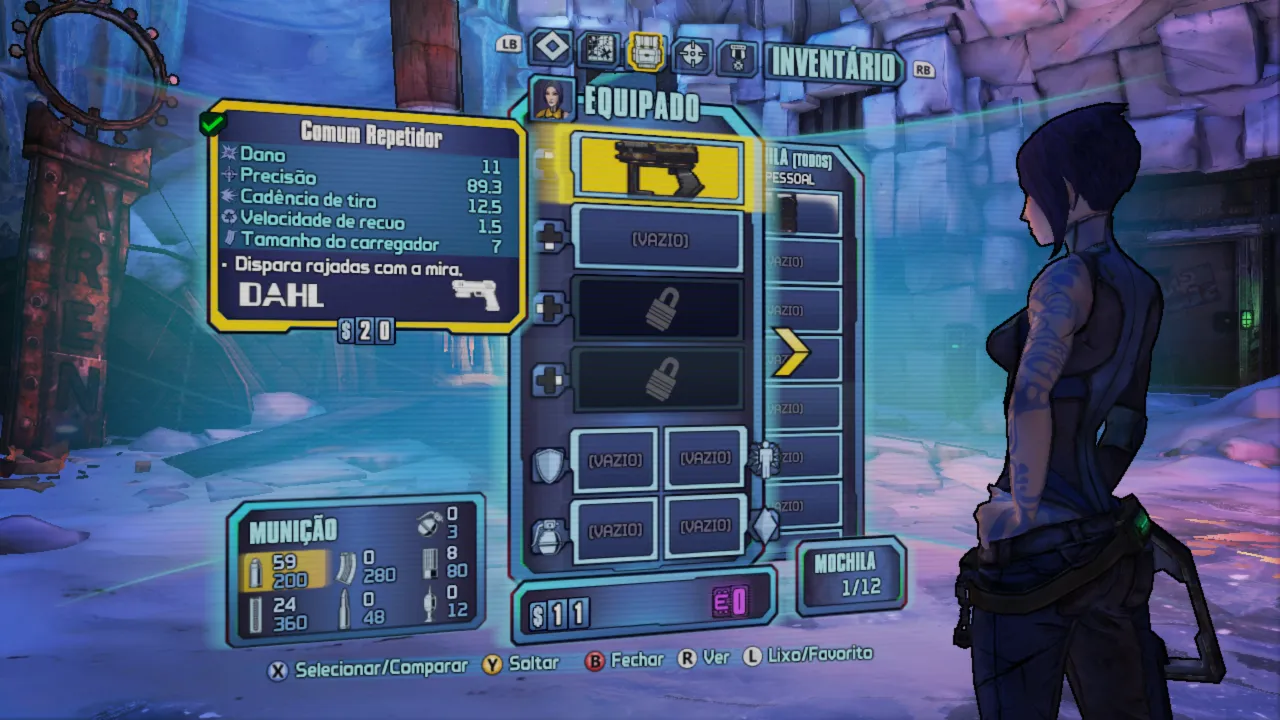Screen dimensions: 1280x720
Task: Mark item with Lixo/Favorito option
Action: (808, 654)
